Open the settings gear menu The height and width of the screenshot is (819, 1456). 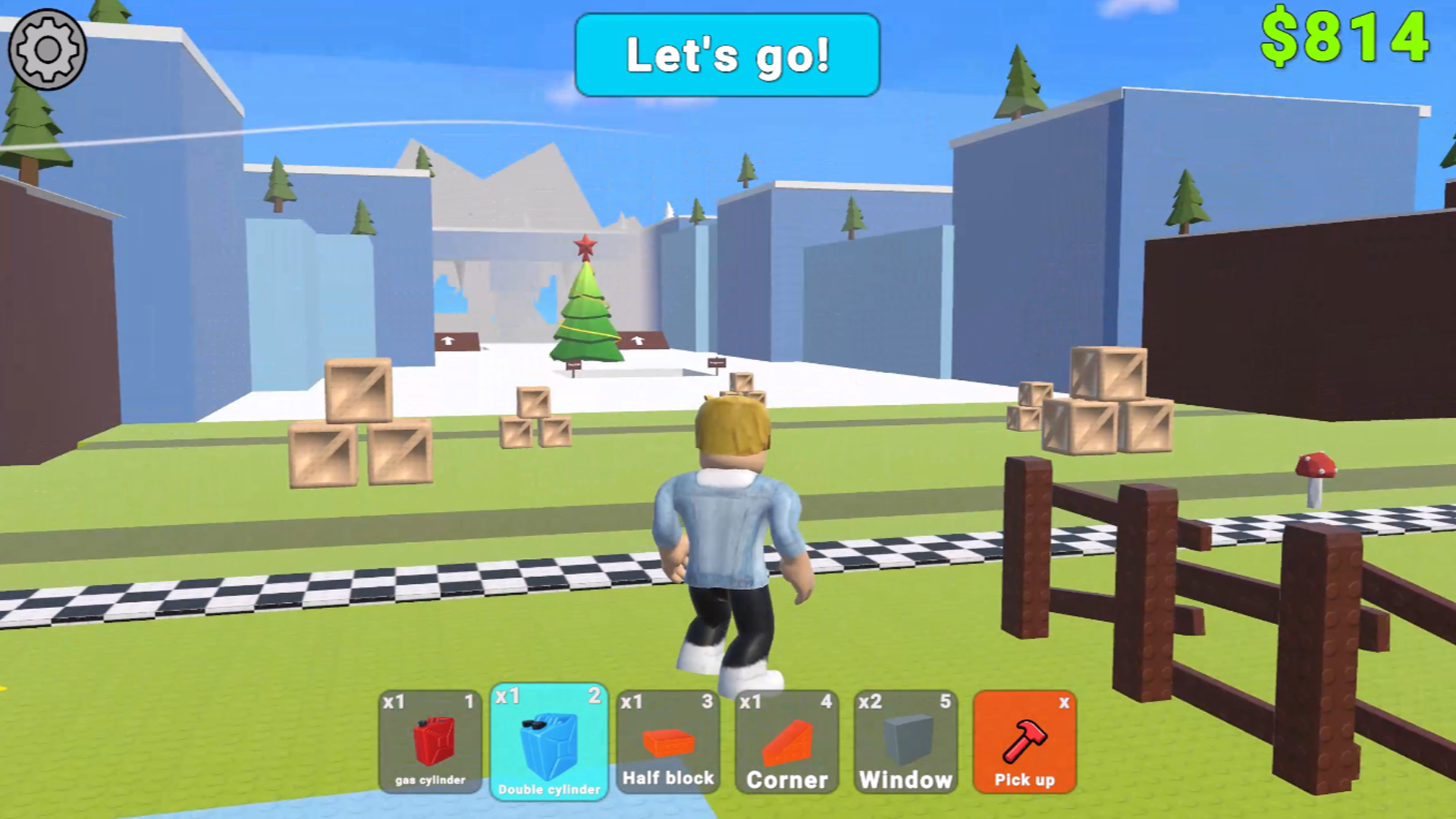(48, 48)
